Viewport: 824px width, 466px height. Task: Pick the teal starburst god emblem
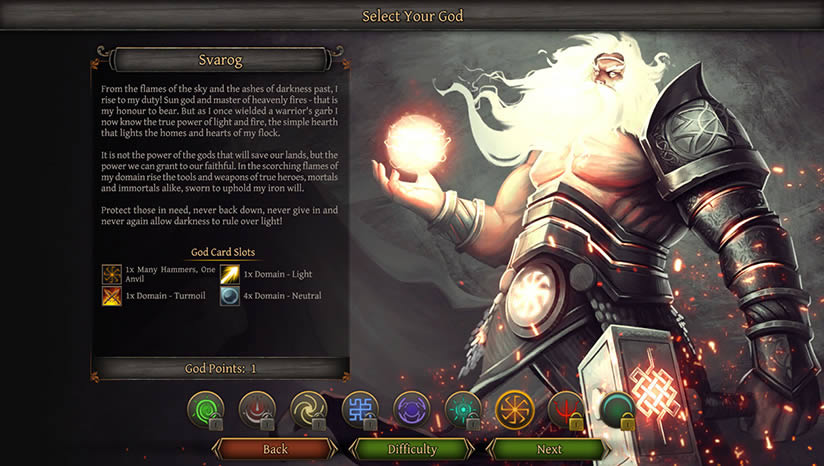click(x=463, y=409)
